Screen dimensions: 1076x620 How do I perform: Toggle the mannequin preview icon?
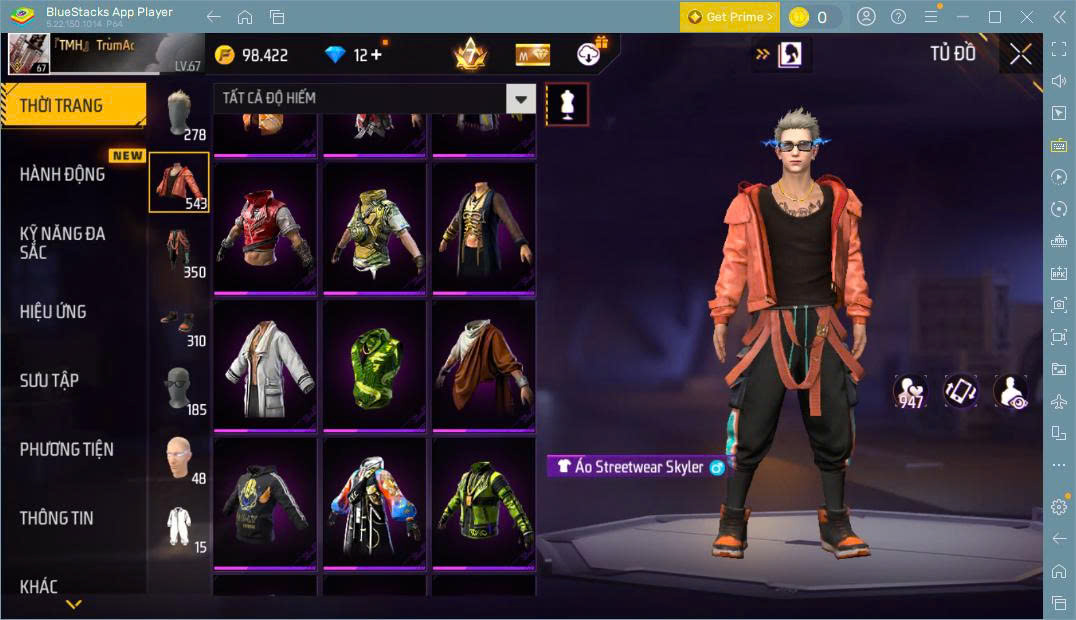coord(567,104)
